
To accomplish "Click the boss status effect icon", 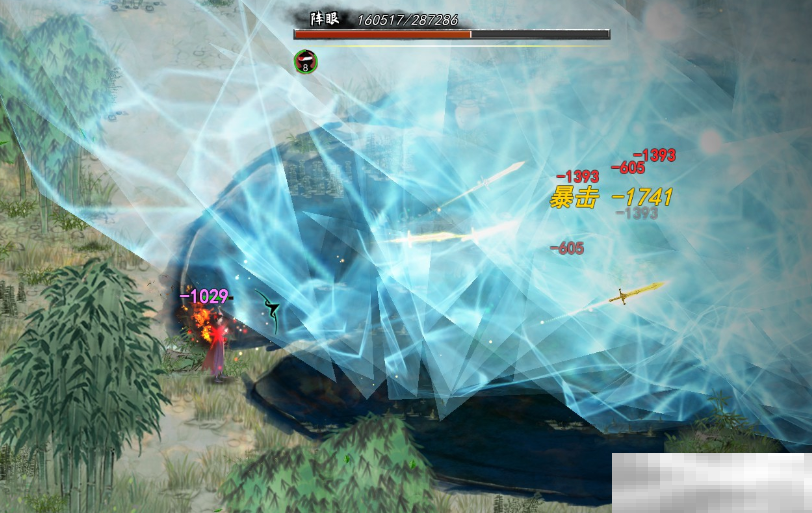I will [305, 61].
